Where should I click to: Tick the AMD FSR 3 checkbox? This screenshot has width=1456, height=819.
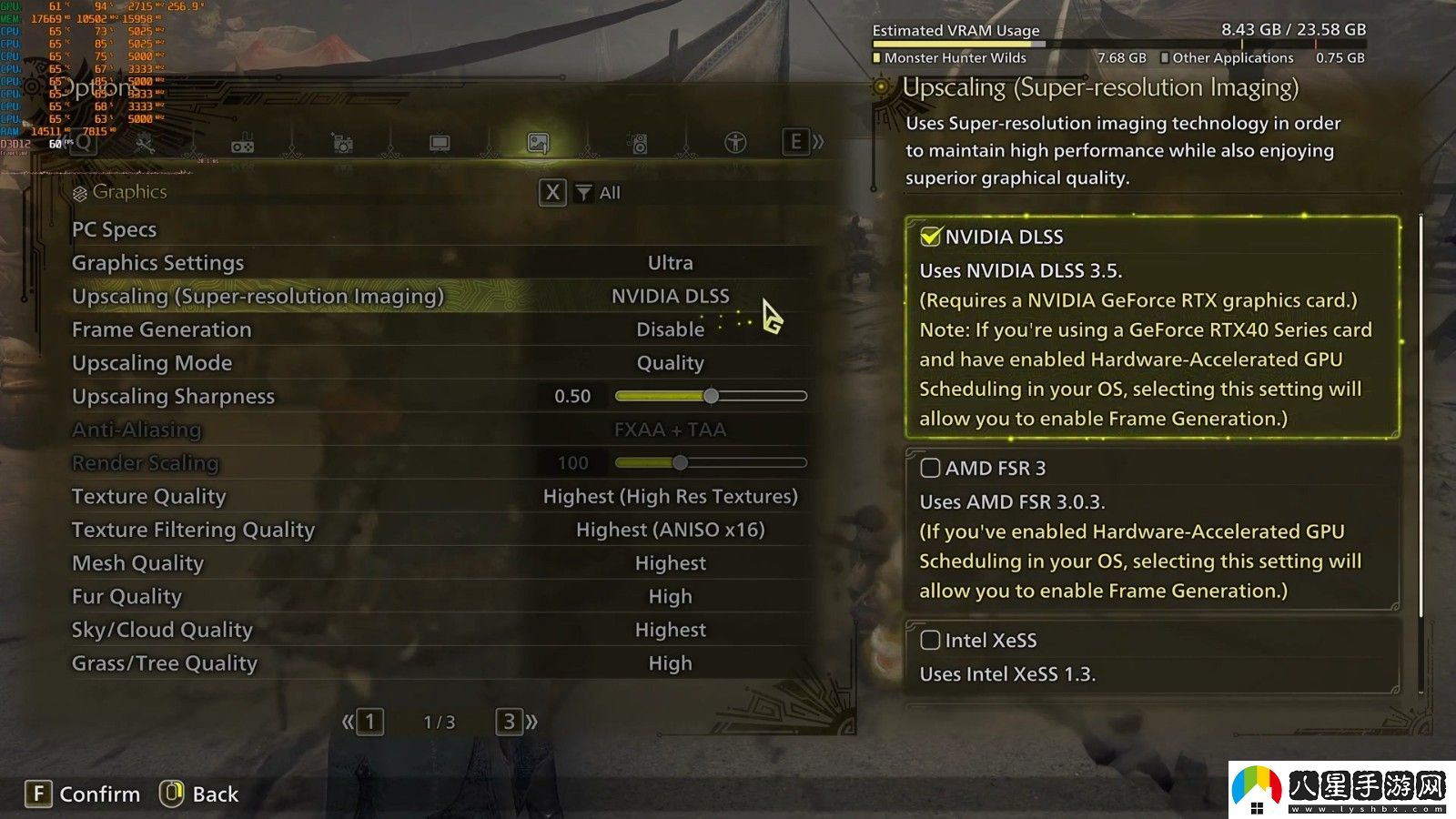point(930,468)
